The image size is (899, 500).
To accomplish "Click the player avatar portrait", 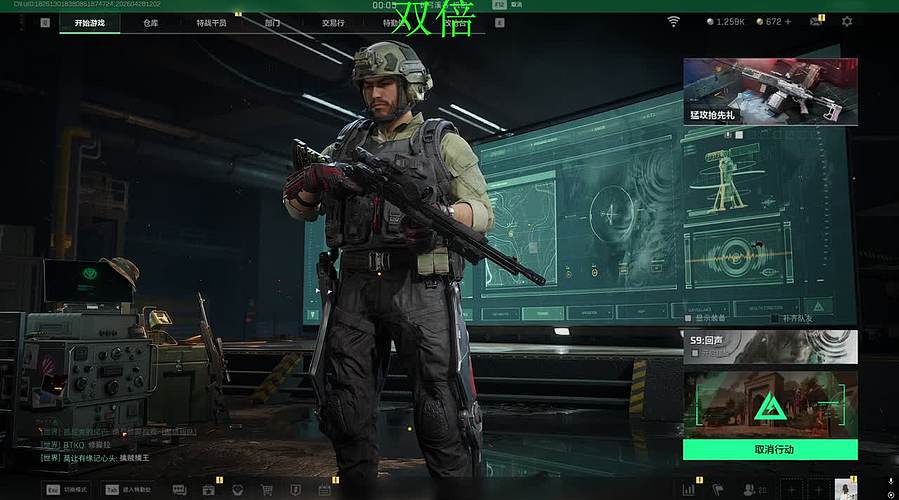I will (x=846, y=488).
